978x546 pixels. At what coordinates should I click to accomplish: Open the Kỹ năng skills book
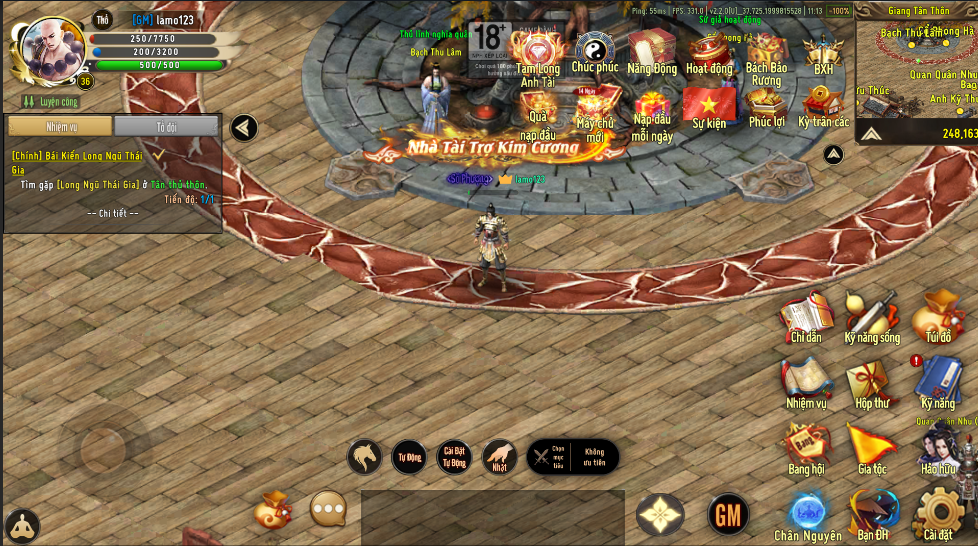(938, 382)
